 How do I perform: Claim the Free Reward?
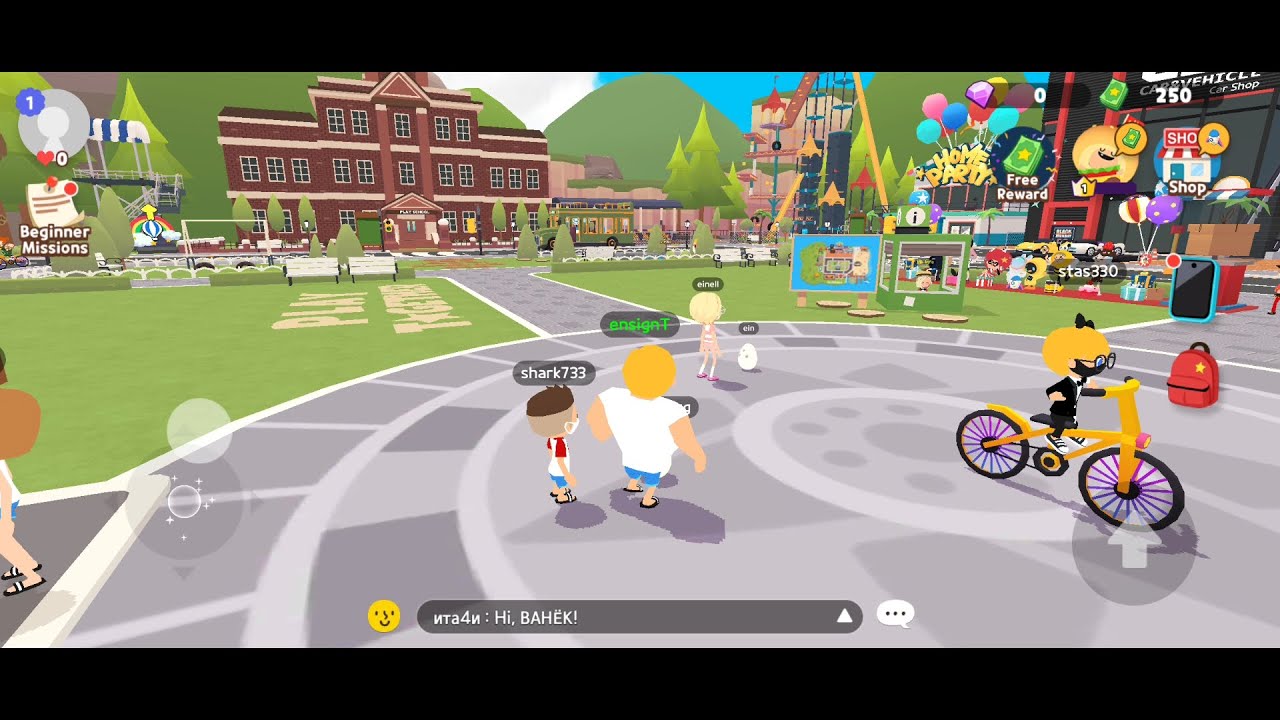pyautogui.click(x=1021, y=166)
